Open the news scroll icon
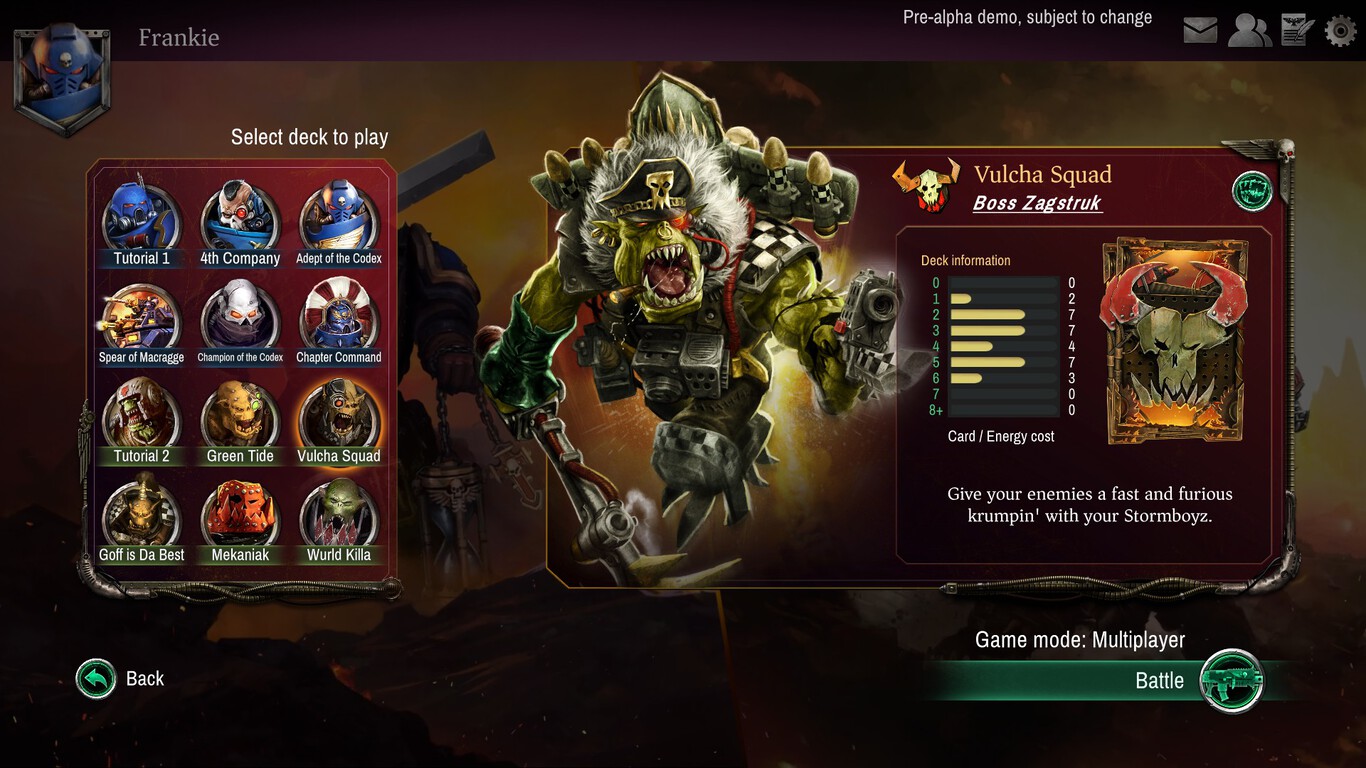The width and height of the screenshot is (1366, 768). [x=1296, y=30]
